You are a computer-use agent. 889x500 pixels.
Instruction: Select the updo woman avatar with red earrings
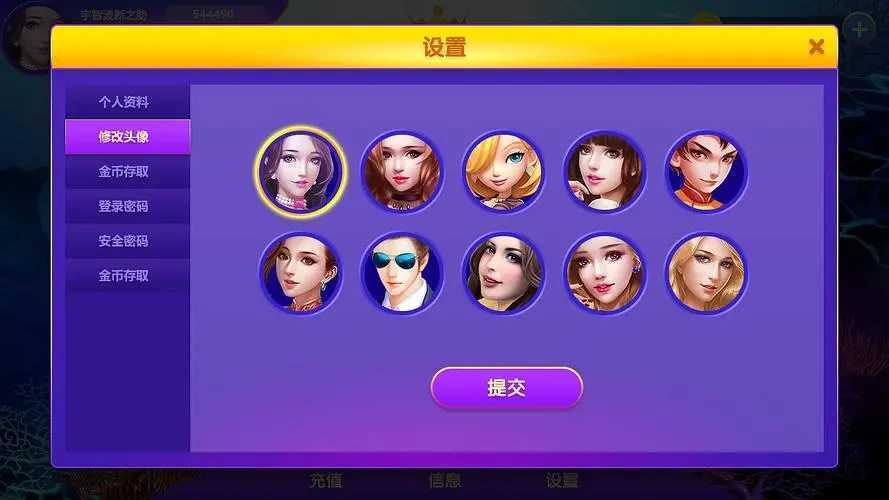click(300, 273)
